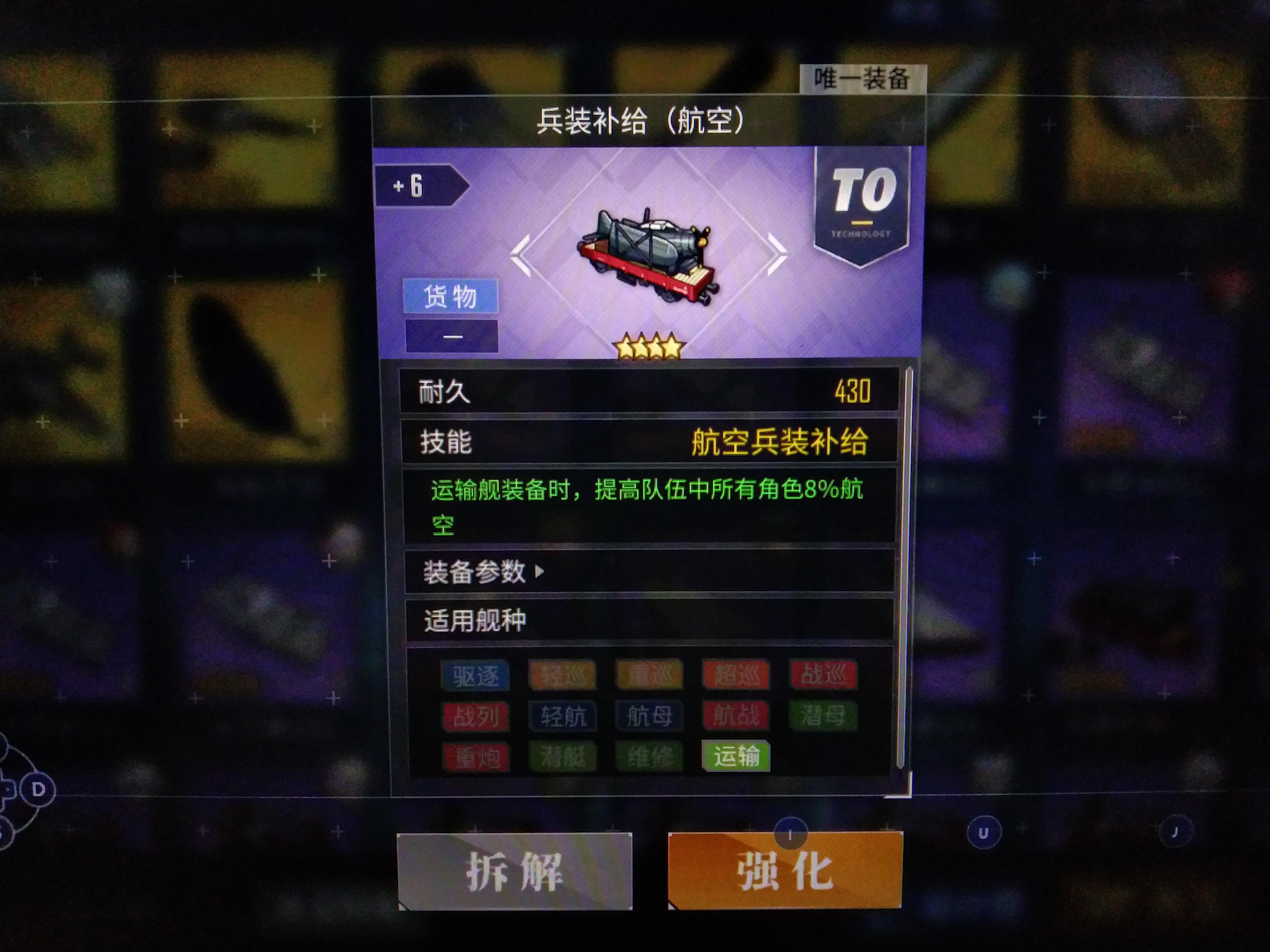Click the 潜艇 ship type icon
The height and width of the screenshot is (952, 1270).
point(563,756)
